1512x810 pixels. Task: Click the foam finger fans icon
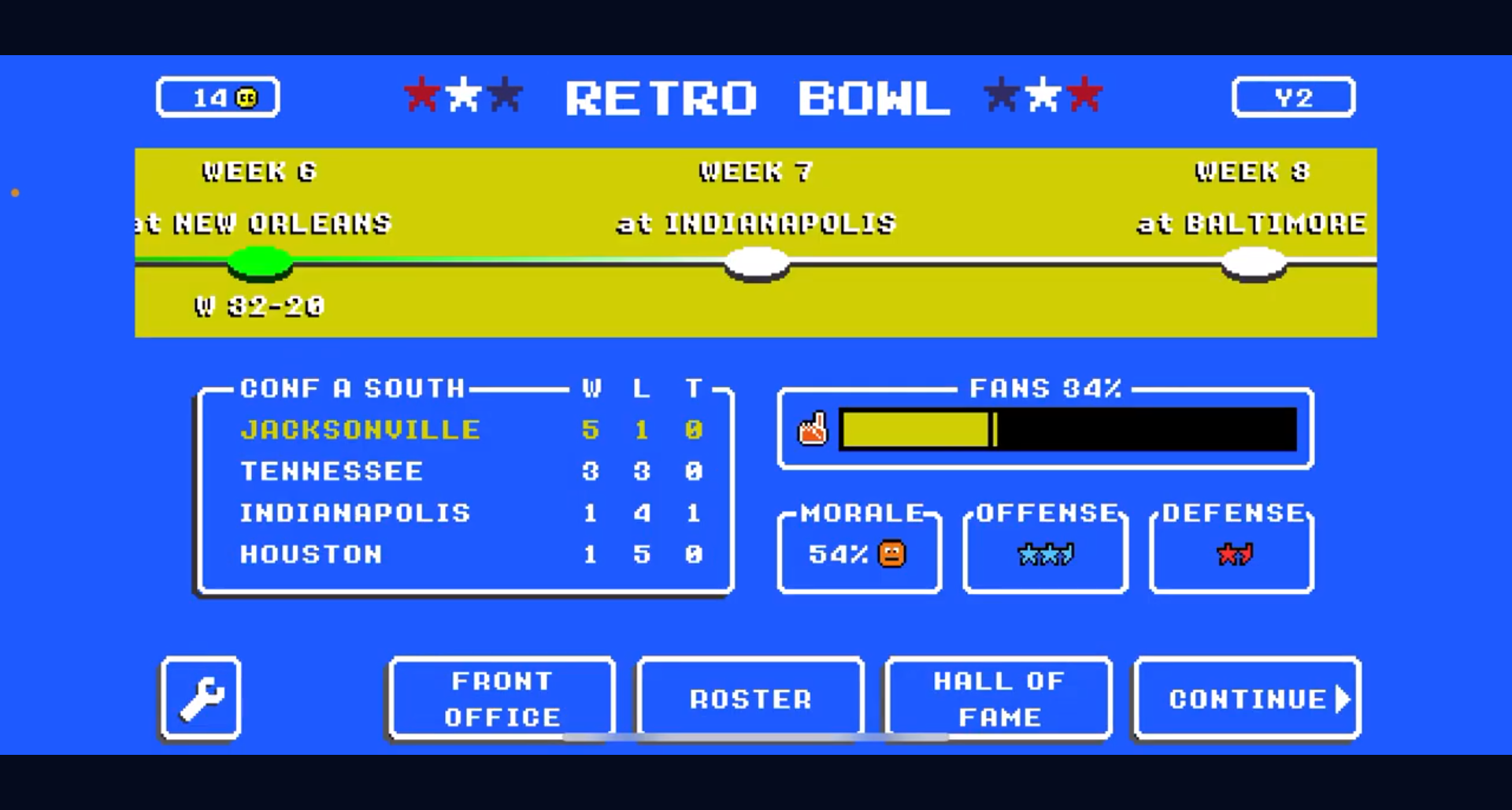[813, 428]
